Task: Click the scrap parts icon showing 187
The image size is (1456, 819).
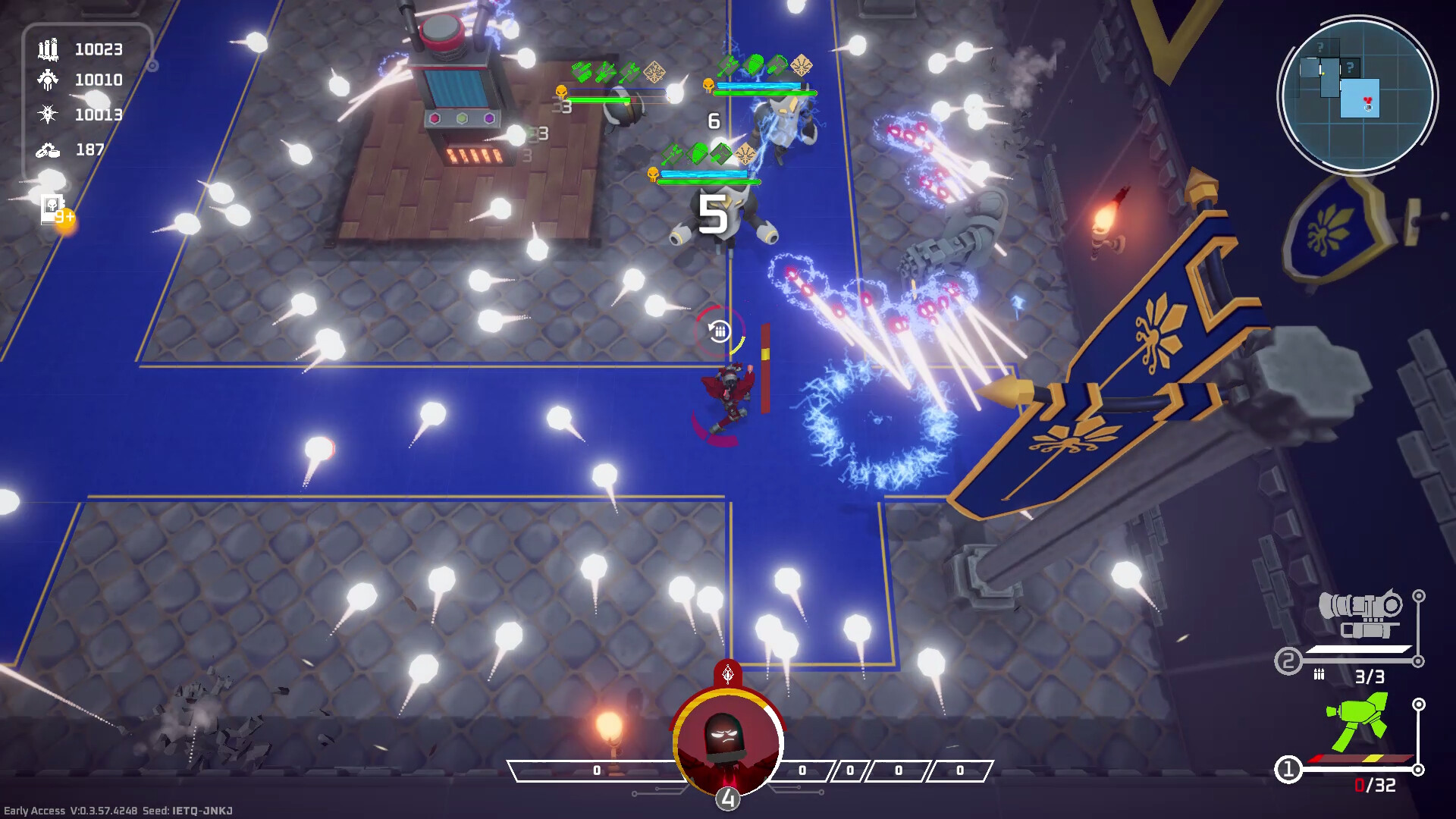Action: (47, 150)
